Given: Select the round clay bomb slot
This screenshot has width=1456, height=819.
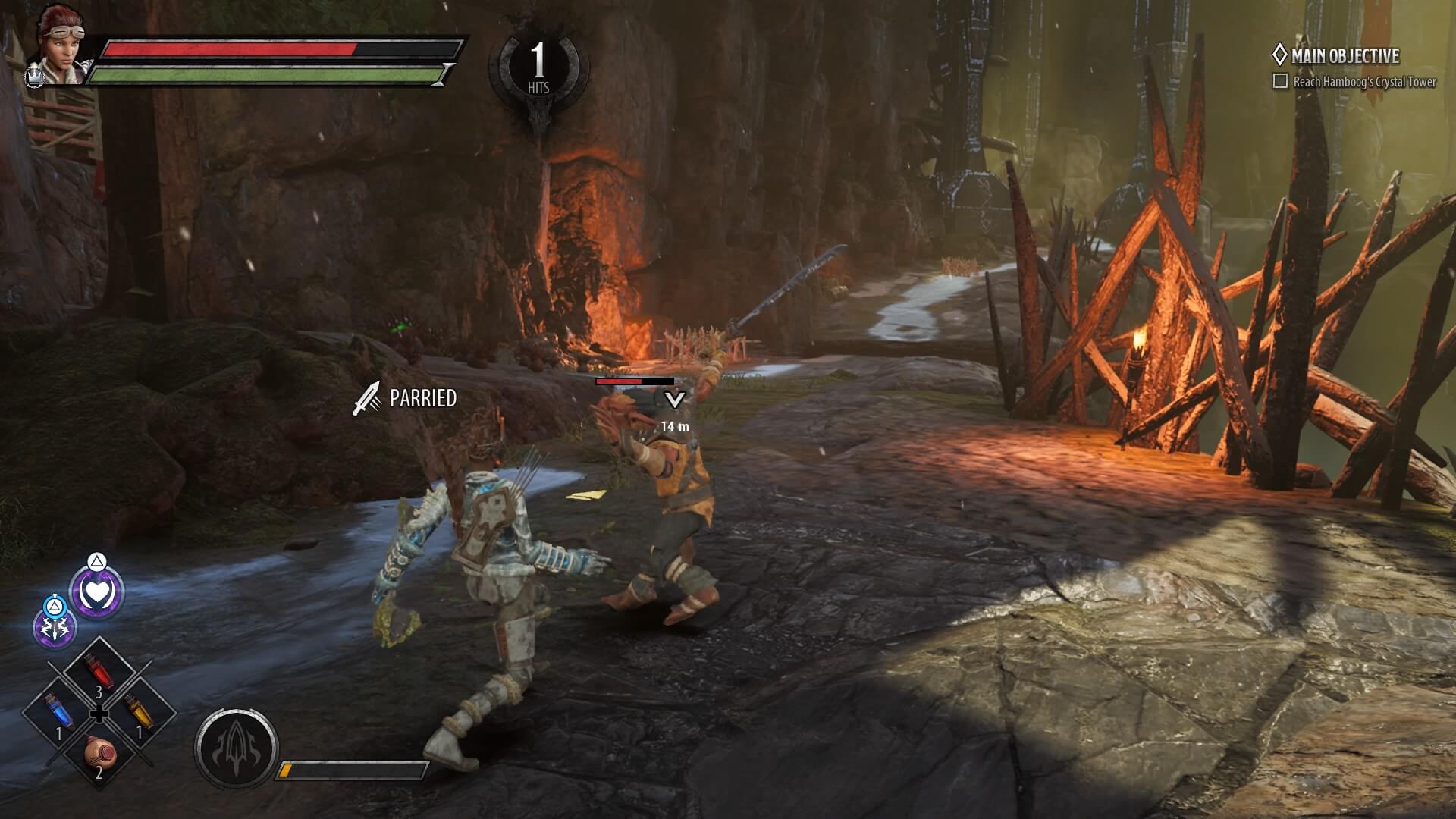Looking at the screenshot, I should (99, 753).
